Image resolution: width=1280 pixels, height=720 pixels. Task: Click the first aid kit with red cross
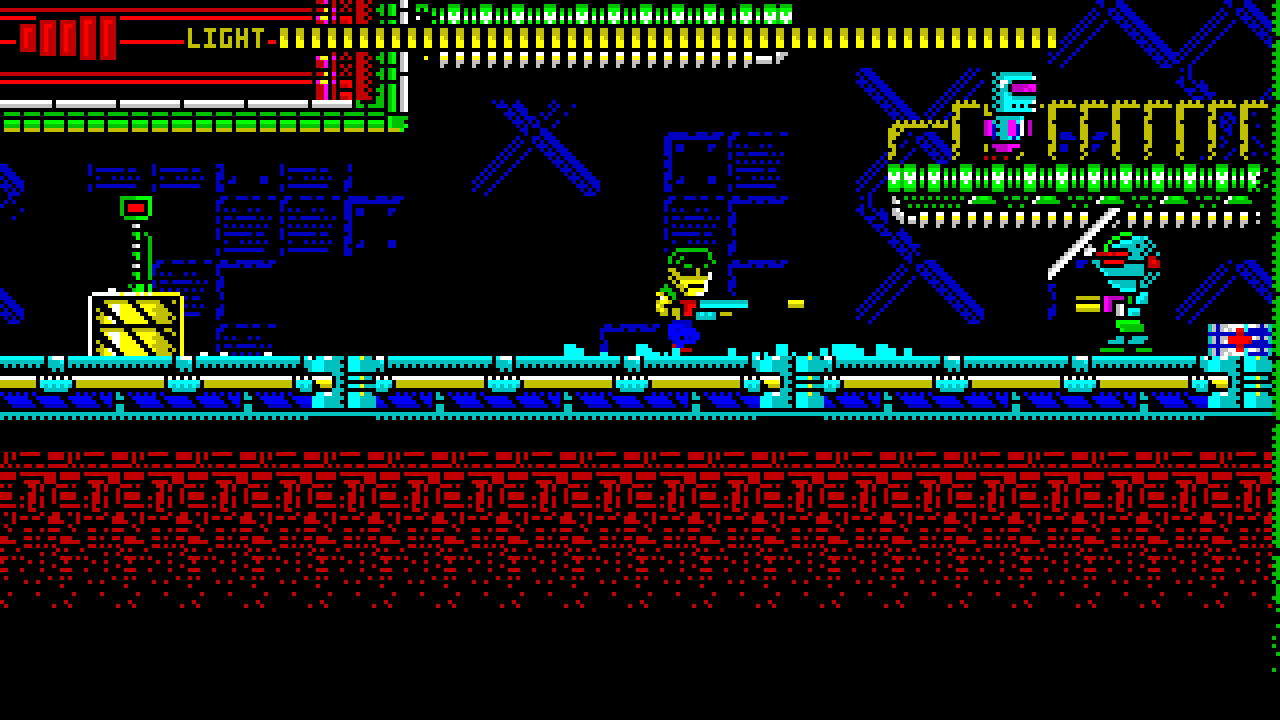tap(1240, 340)
